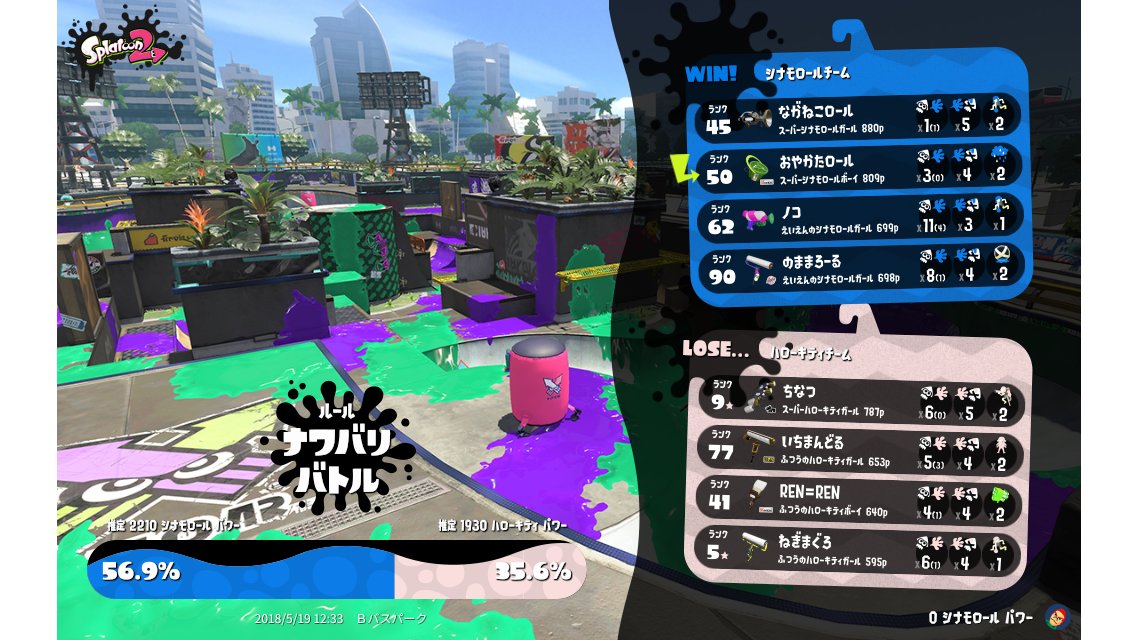Select player row ねぎまぐろ

pos(860,551)
